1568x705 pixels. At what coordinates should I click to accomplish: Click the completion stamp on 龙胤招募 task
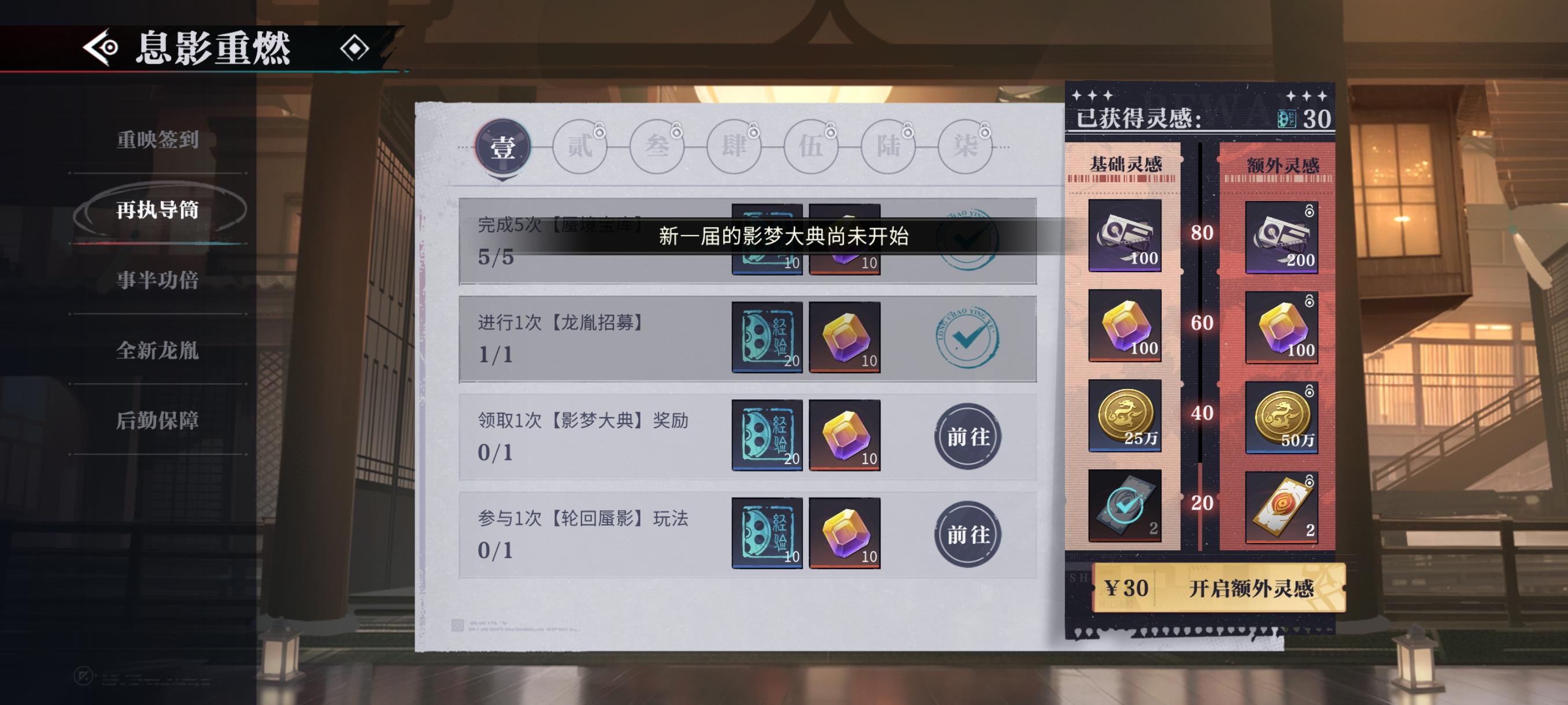pyautogui.click(x=968, y=337)
